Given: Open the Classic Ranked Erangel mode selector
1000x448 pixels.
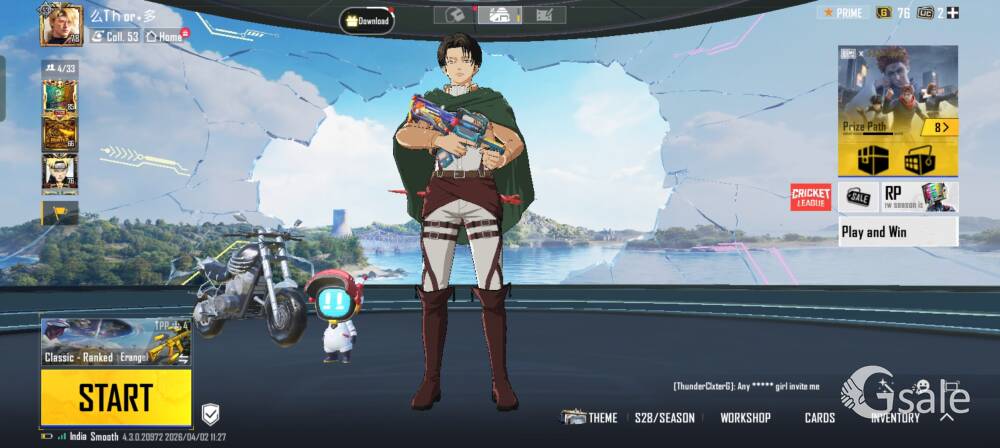Looking at the screenshot, I should pyautogui.click(x=116, y=343).
